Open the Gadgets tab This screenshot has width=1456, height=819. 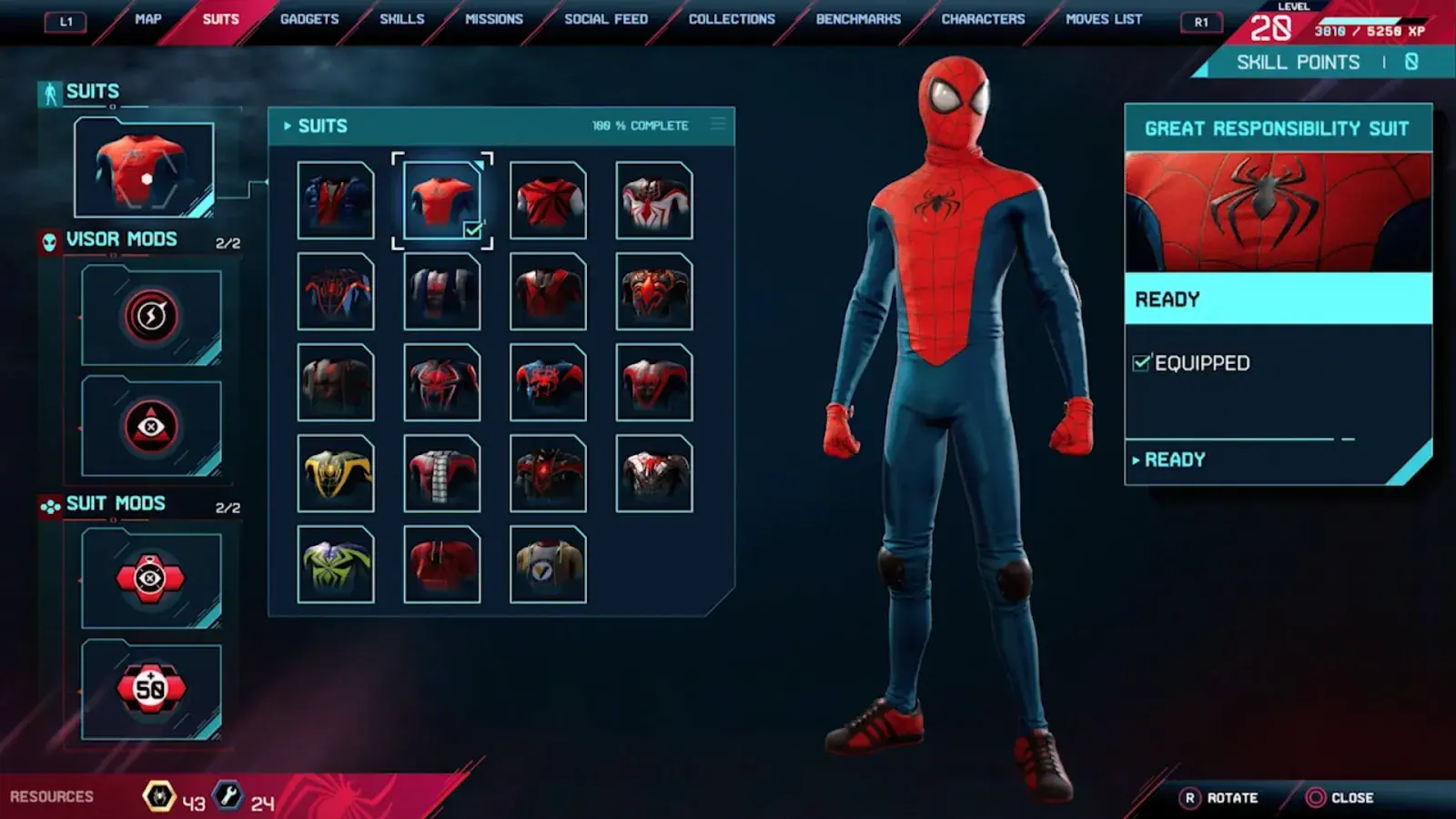pyautogui.click(x=309, y=19)
